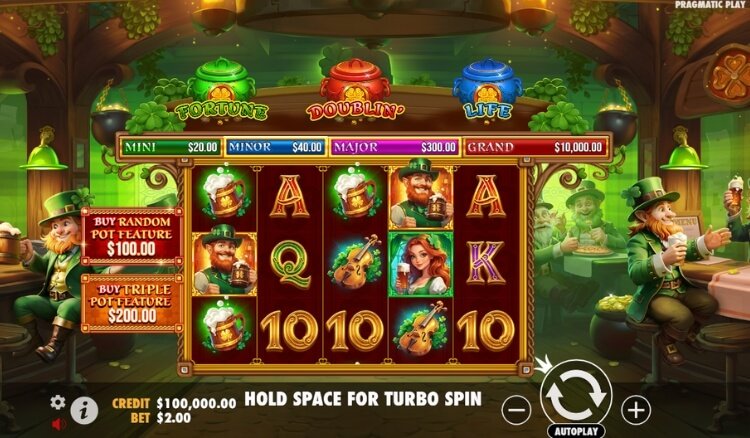Open settings via the gear icon
Screen dimensions: 750x438
(58, 402)
